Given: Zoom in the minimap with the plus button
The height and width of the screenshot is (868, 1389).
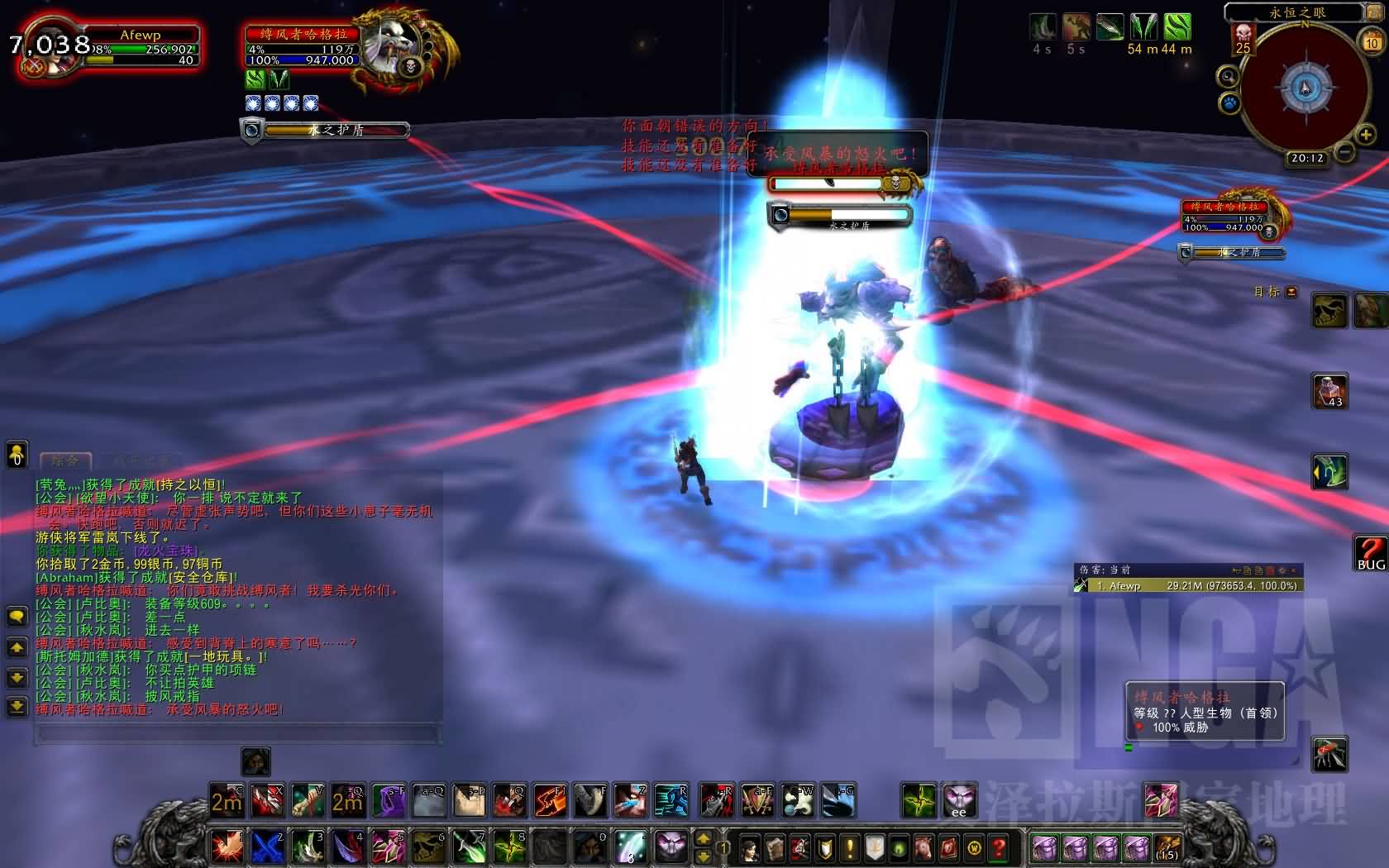Looking at the screenshot, I should (x=1365, y=134).
